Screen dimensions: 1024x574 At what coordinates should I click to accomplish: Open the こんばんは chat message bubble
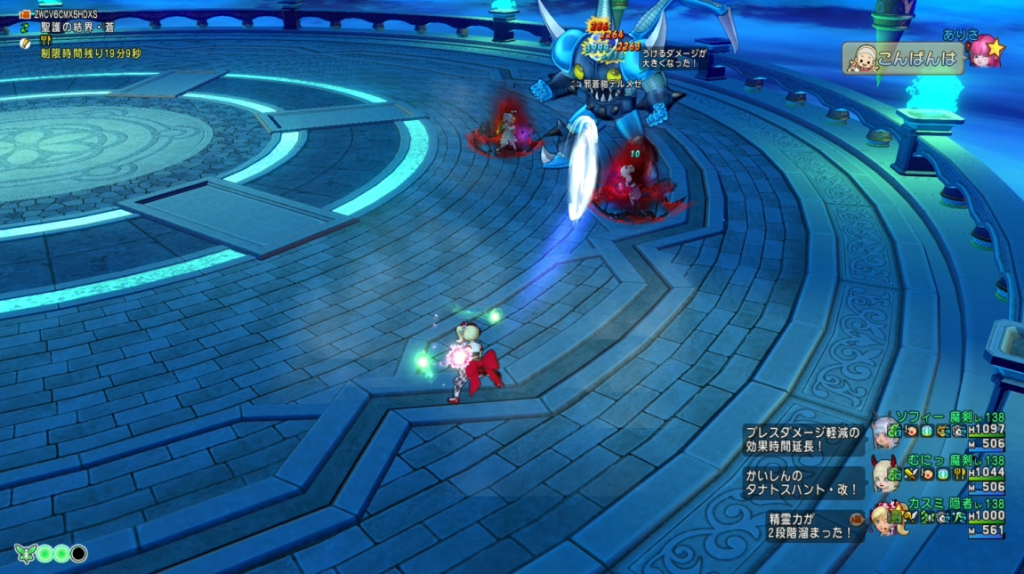point(904,58)
